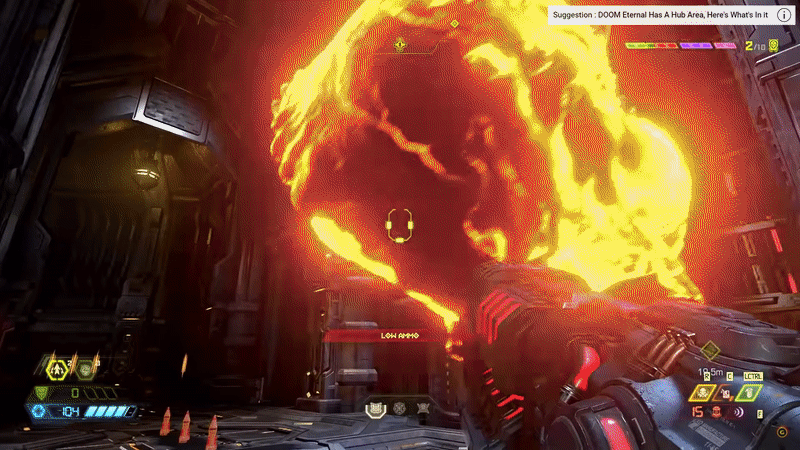Select the yellow hexagon rune icon
Image resolution: width=800 pixels, height=450 pixels.
pos(59,369)
